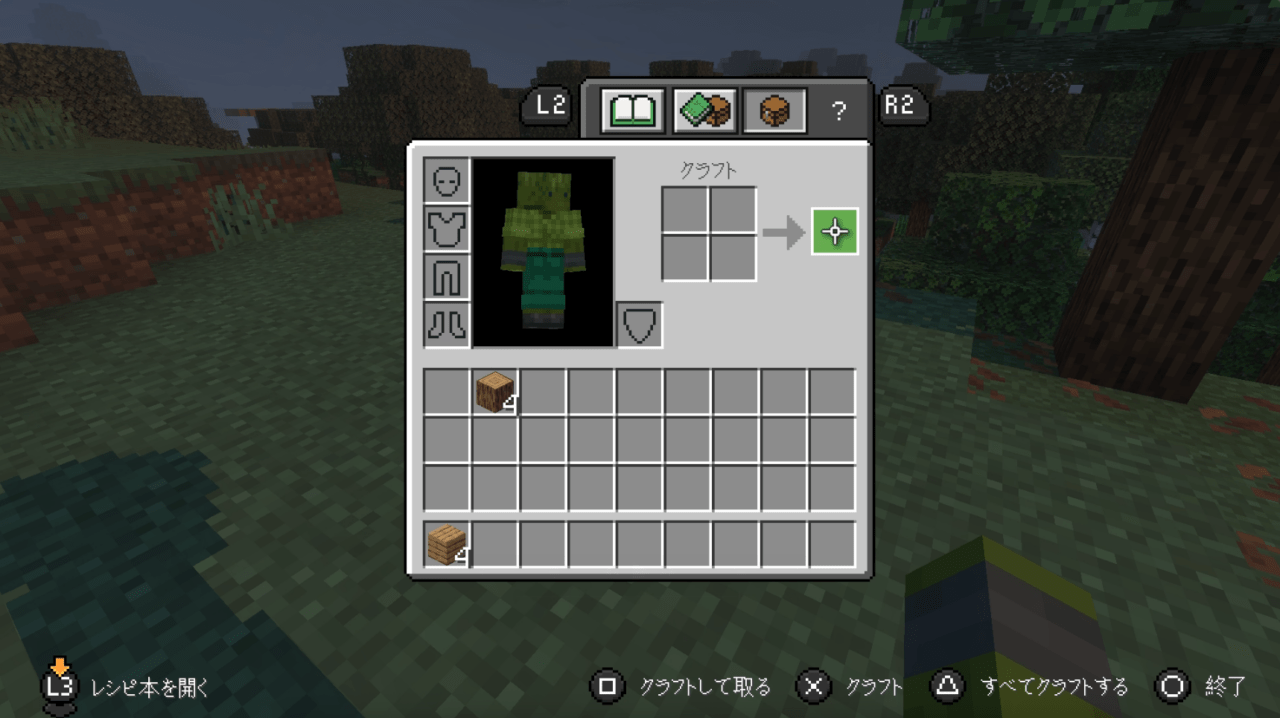Open the recipe book tab
This screenshot has height=718, width=1280.
click(x=632, y=110)
